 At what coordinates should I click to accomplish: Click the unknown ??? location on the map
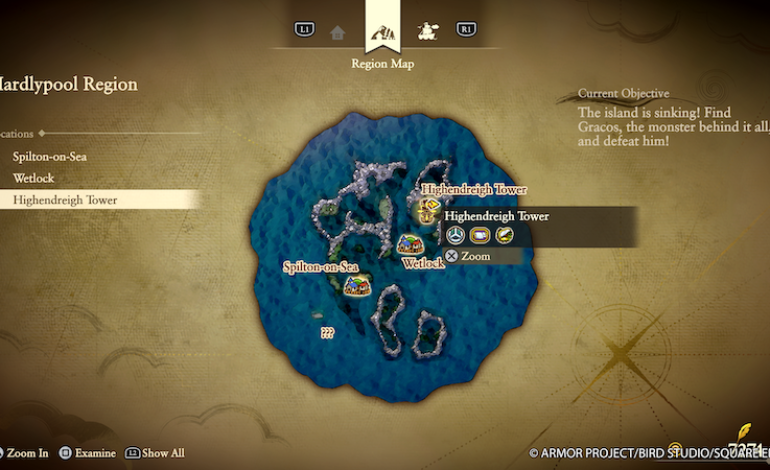click(327, 333)
